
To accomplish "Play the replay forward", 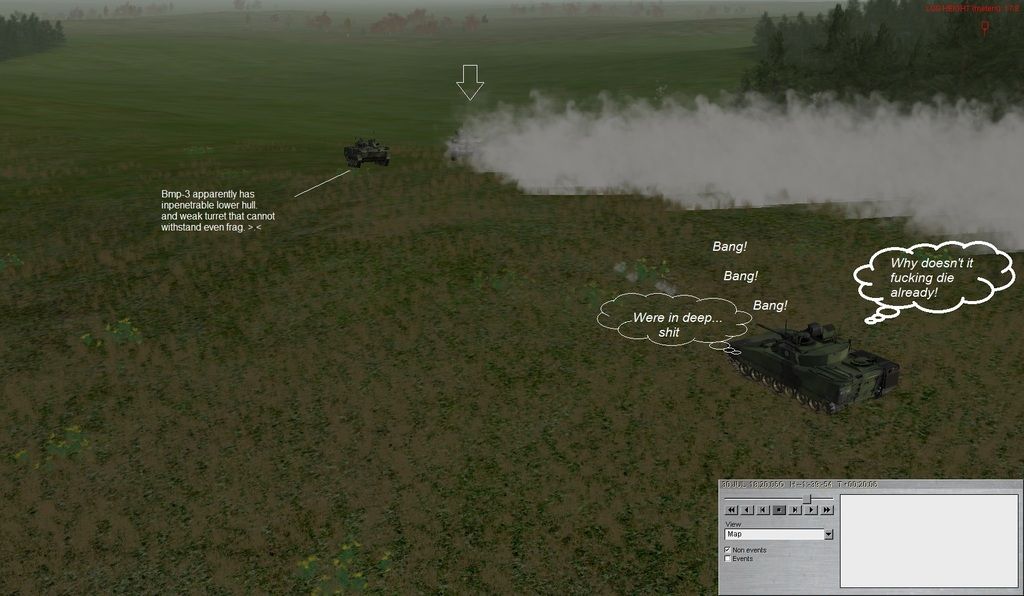I will pyautogui.click(x=811, y=510).
